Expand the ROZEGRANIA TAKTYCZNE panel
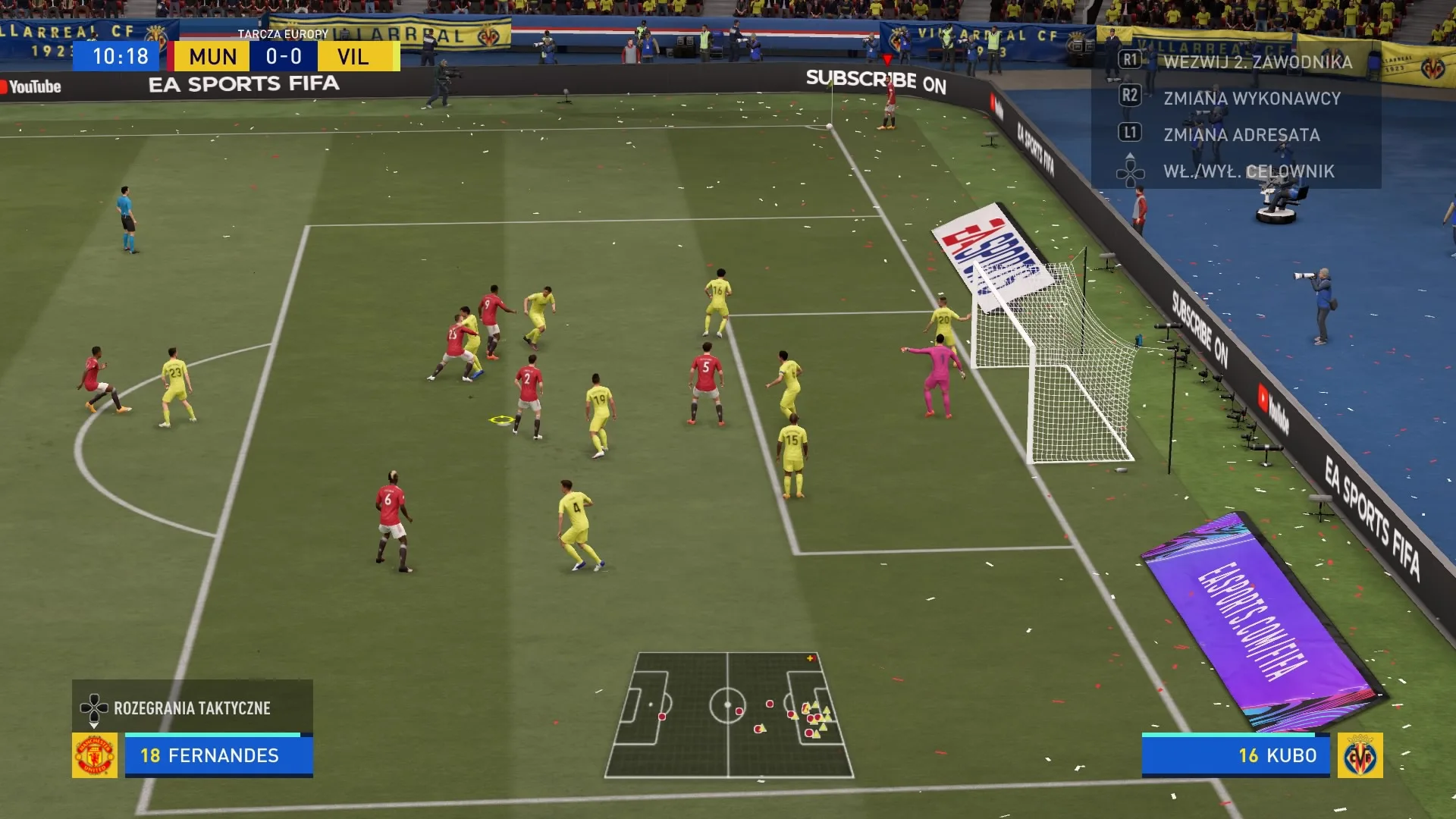This screenshot has height=819, width=1456. tap(192, 708)
